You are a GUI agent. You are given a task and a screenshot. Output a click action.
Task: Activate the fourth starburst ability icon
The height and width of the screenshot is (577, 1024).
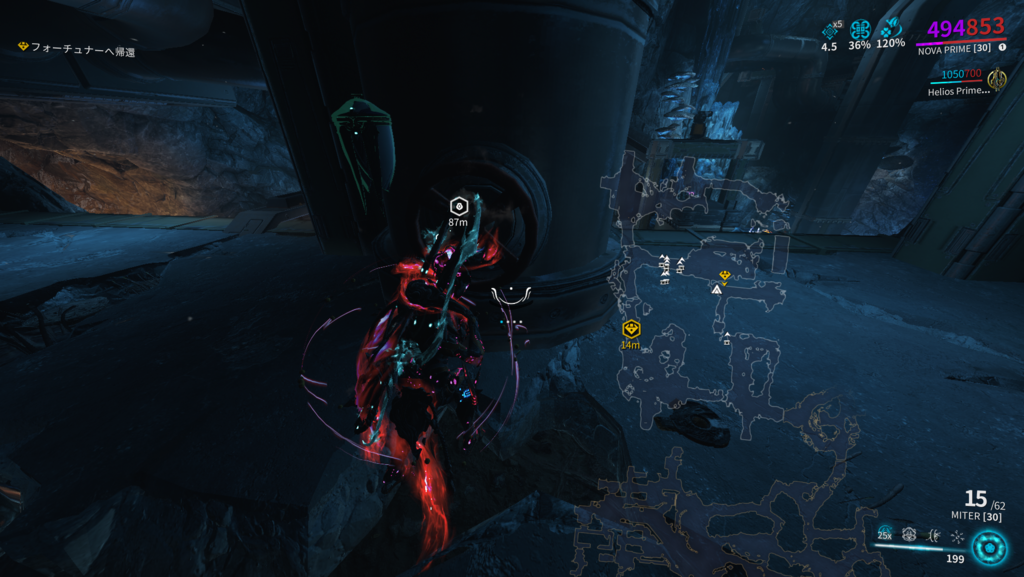[x=957, y=537]
